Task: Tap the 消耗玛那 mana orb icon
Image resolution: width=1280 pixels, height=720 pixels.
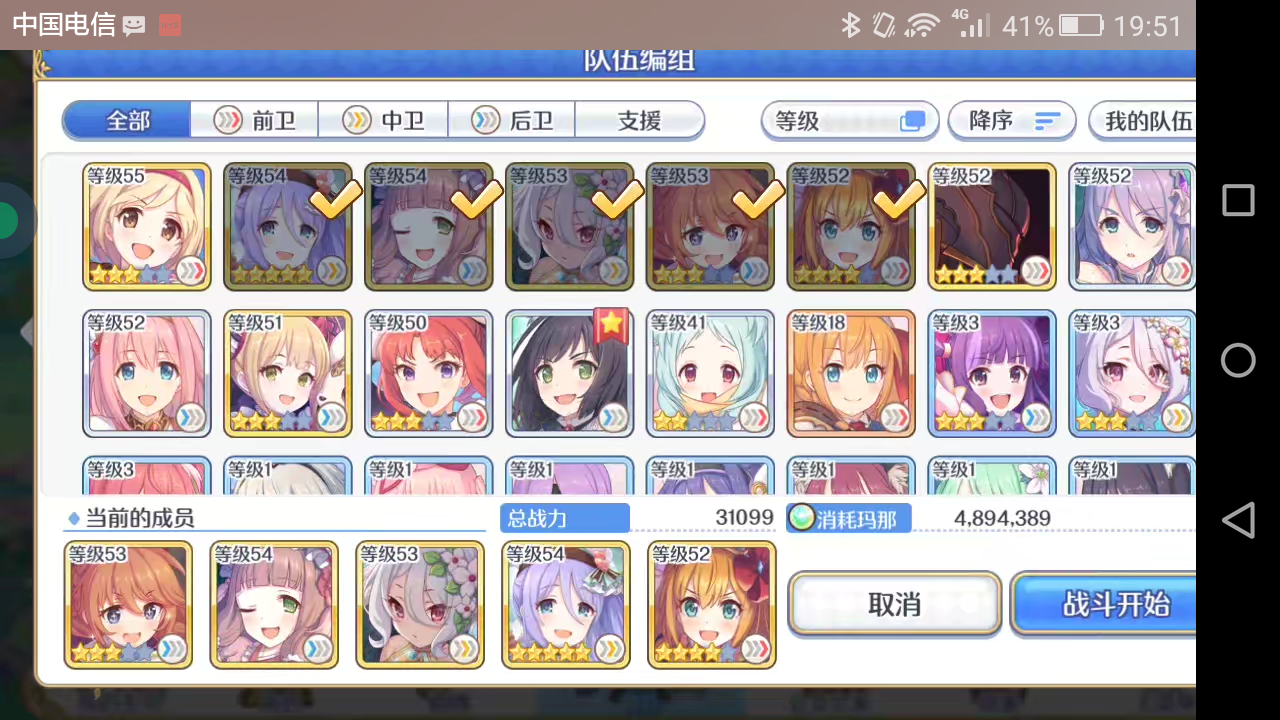Action: (801, 518)
